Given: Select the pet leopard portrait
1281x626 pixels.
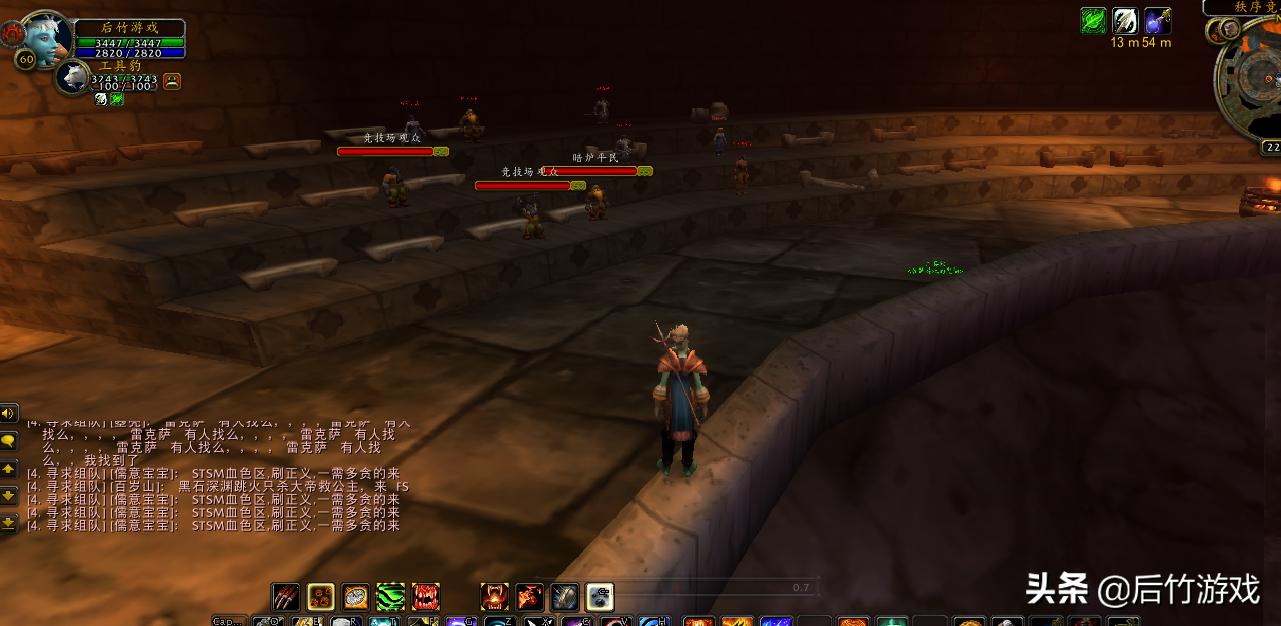Looking at the screenshot, I should click(x=74, y=77).
